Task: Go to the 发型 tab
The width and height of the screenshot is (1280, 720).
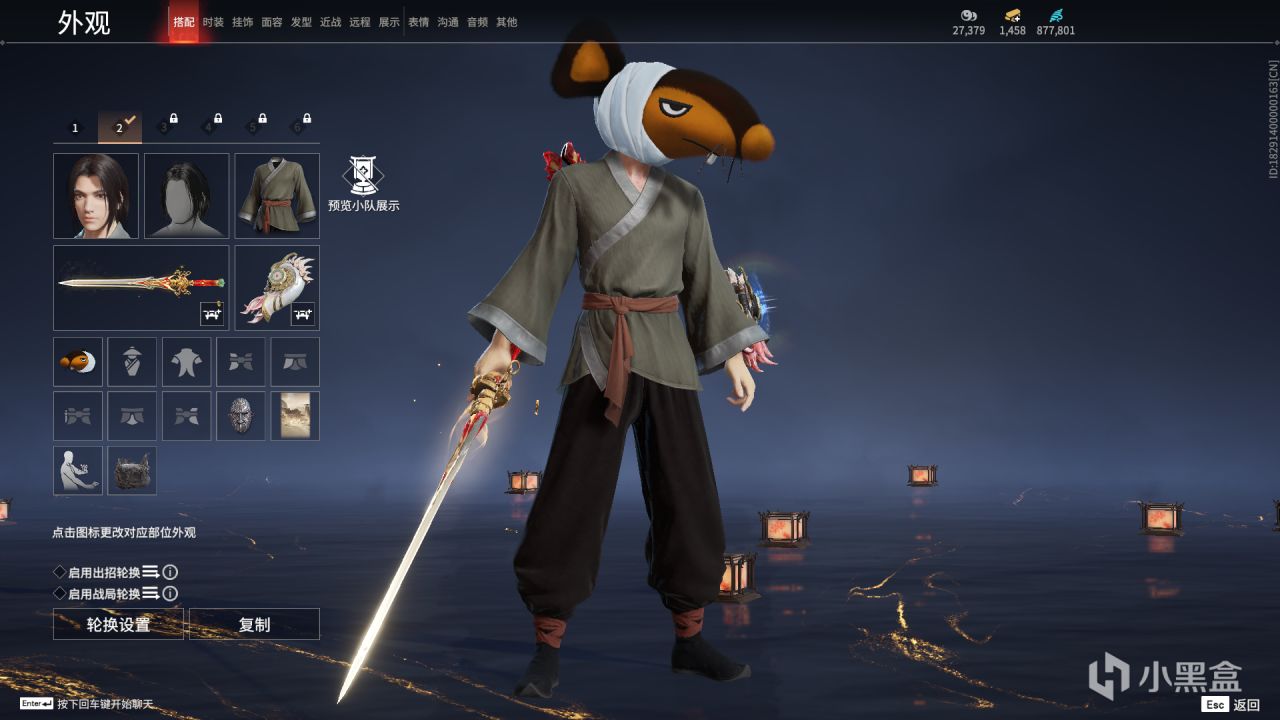Action: pos(301,22)
